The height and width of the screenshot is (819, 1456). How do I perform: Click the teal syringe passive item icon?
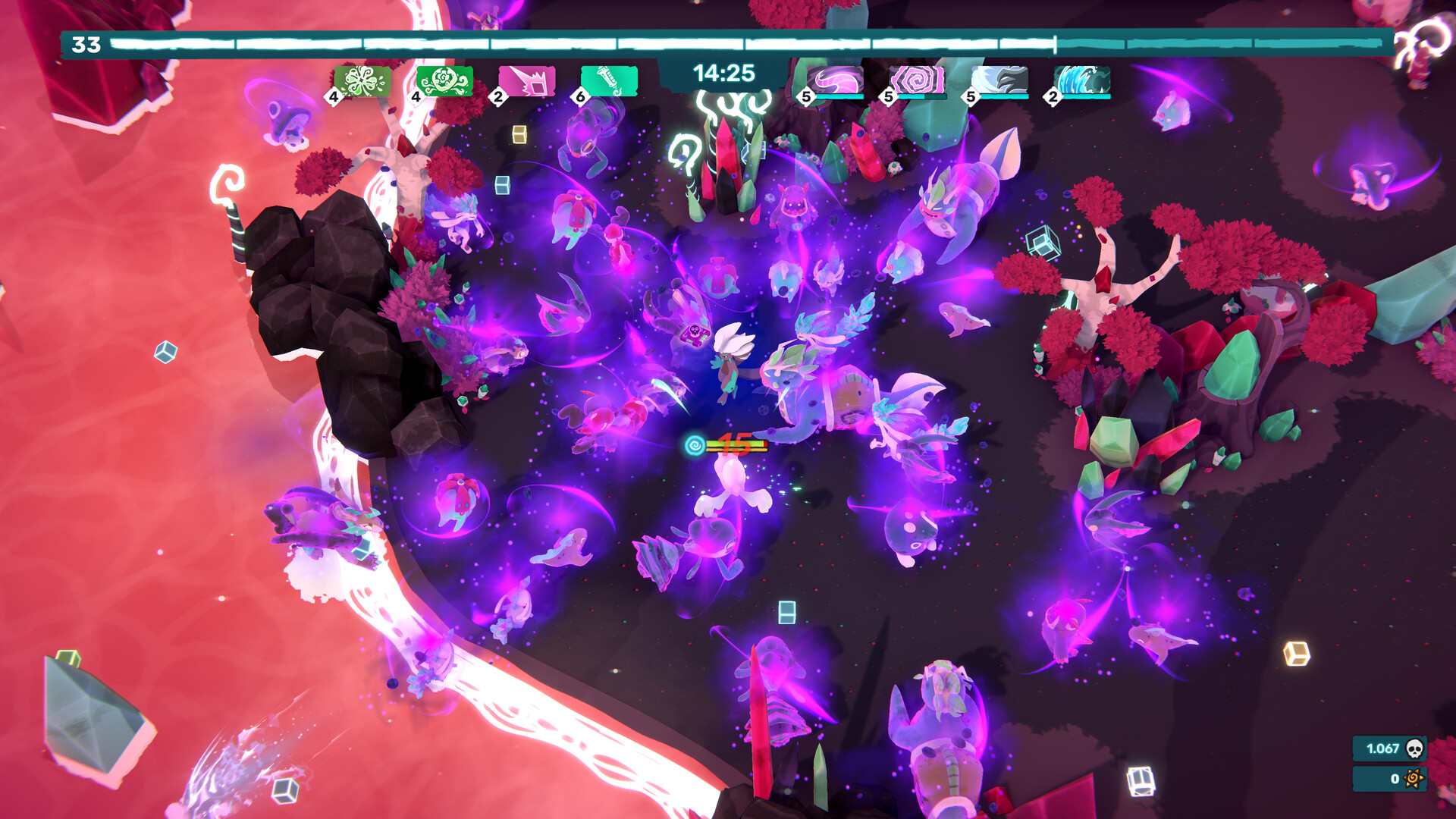click(610, 80)
